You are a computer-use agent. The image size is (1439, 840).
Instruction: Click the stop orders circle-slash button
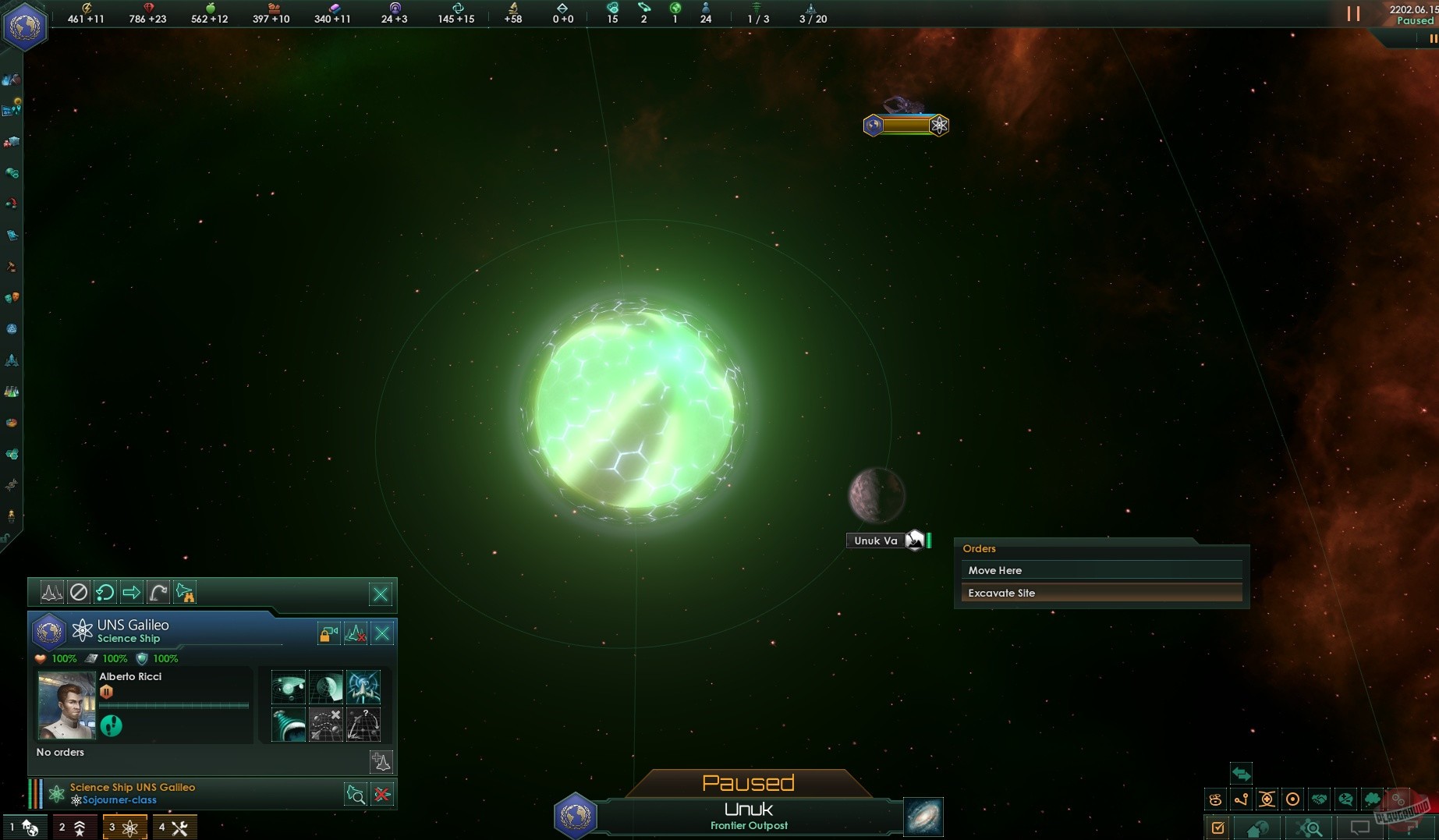tap(79, 593)
